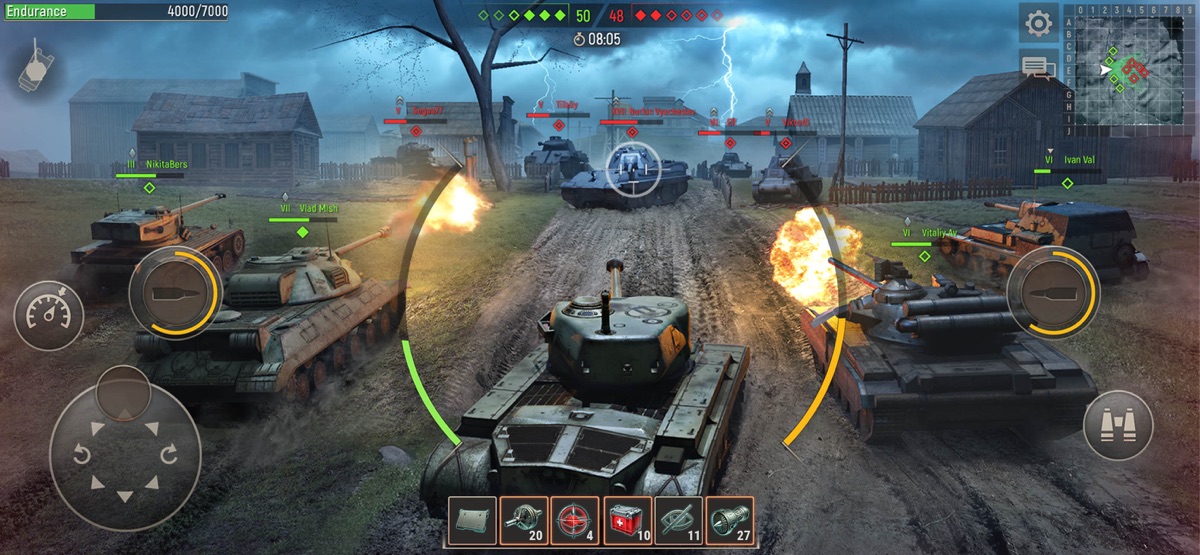Screen dimensions: 1200x555
Task: Open the battle chat window
Action: coord(1039,68)
